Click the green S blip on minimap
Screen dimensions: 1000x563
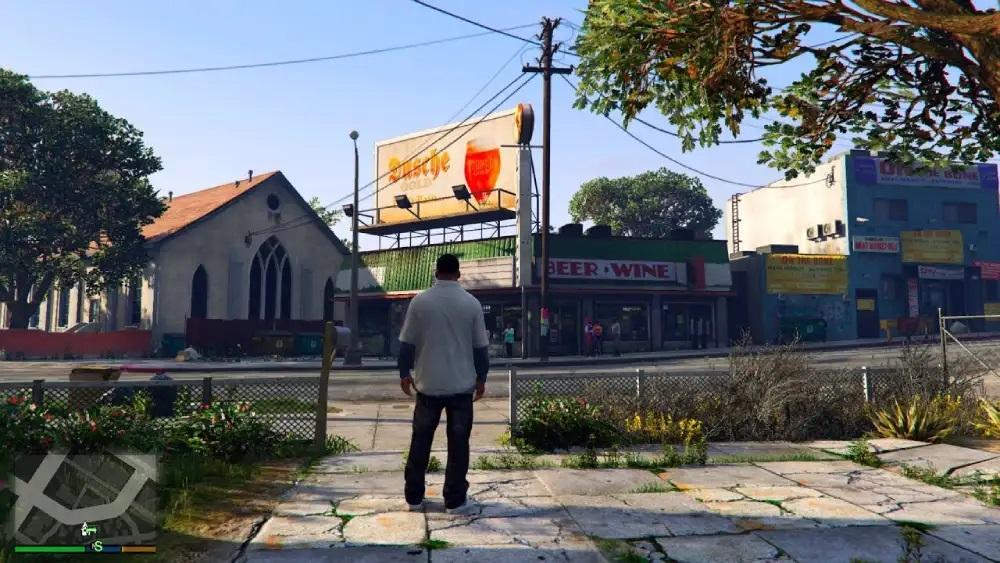click(x=97, y=545)
